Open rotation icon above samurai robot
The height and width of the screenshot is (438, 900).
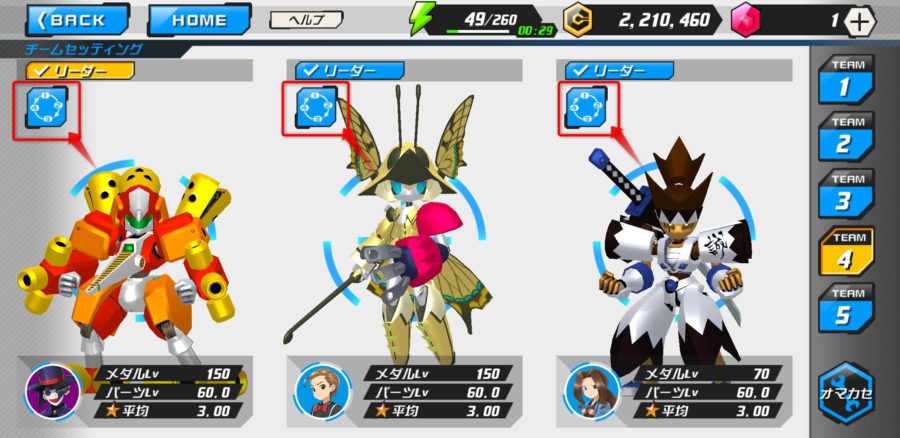coord(584,108)
